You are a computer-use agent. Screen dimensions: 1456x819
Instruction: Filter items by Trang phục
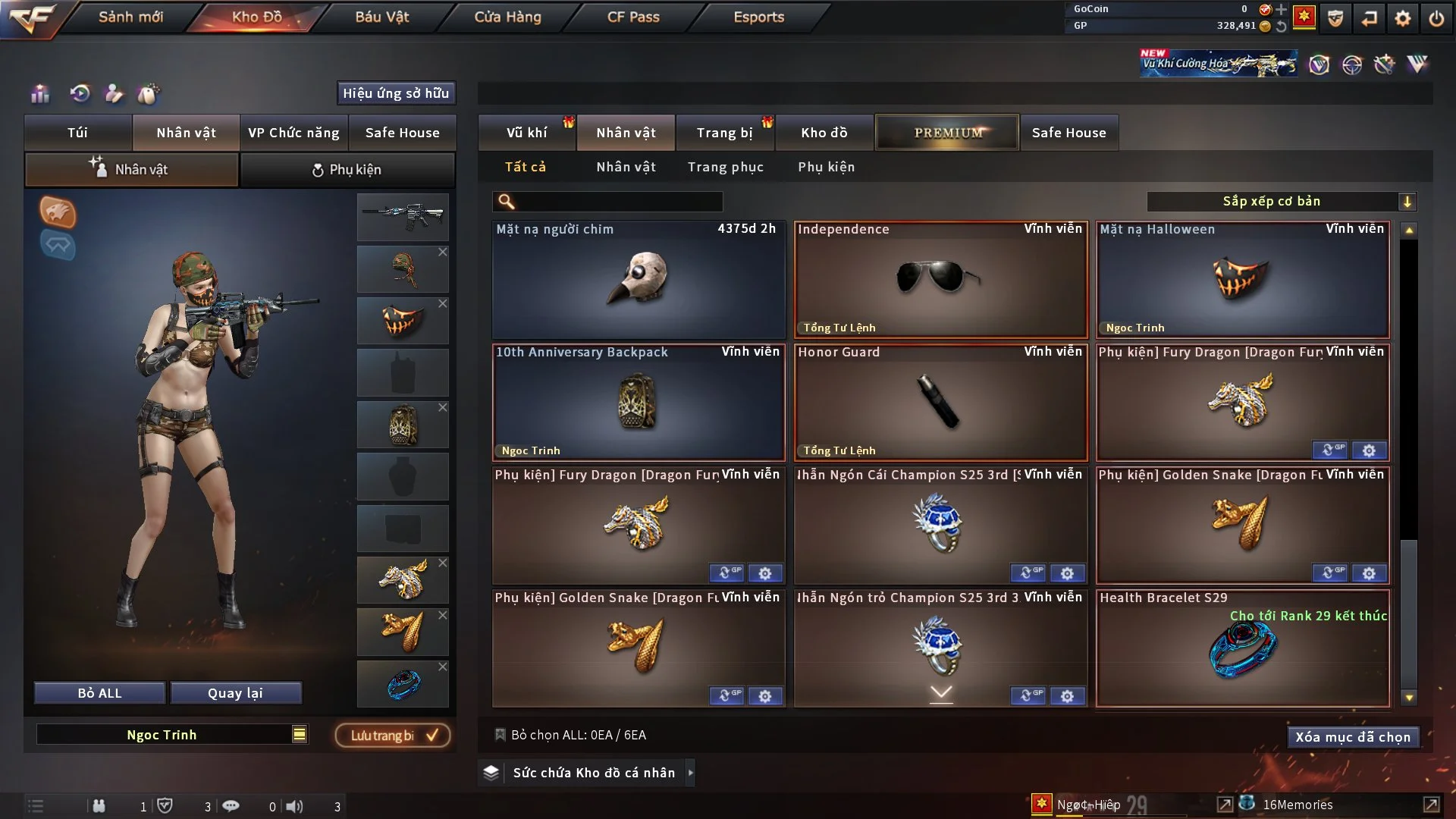click(x=725, y=167)
